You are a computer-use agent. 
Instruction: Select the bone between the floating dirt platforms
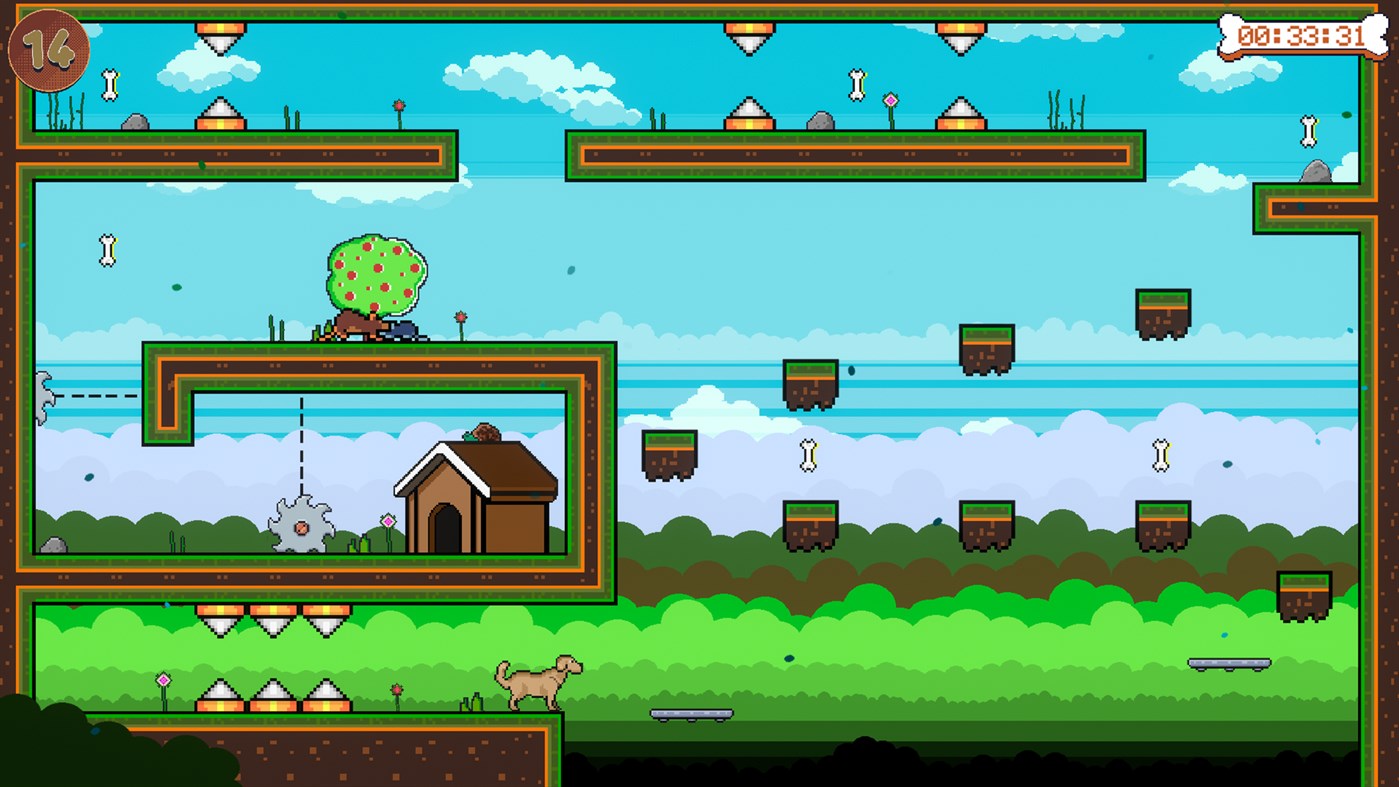(x=810, y=456)
